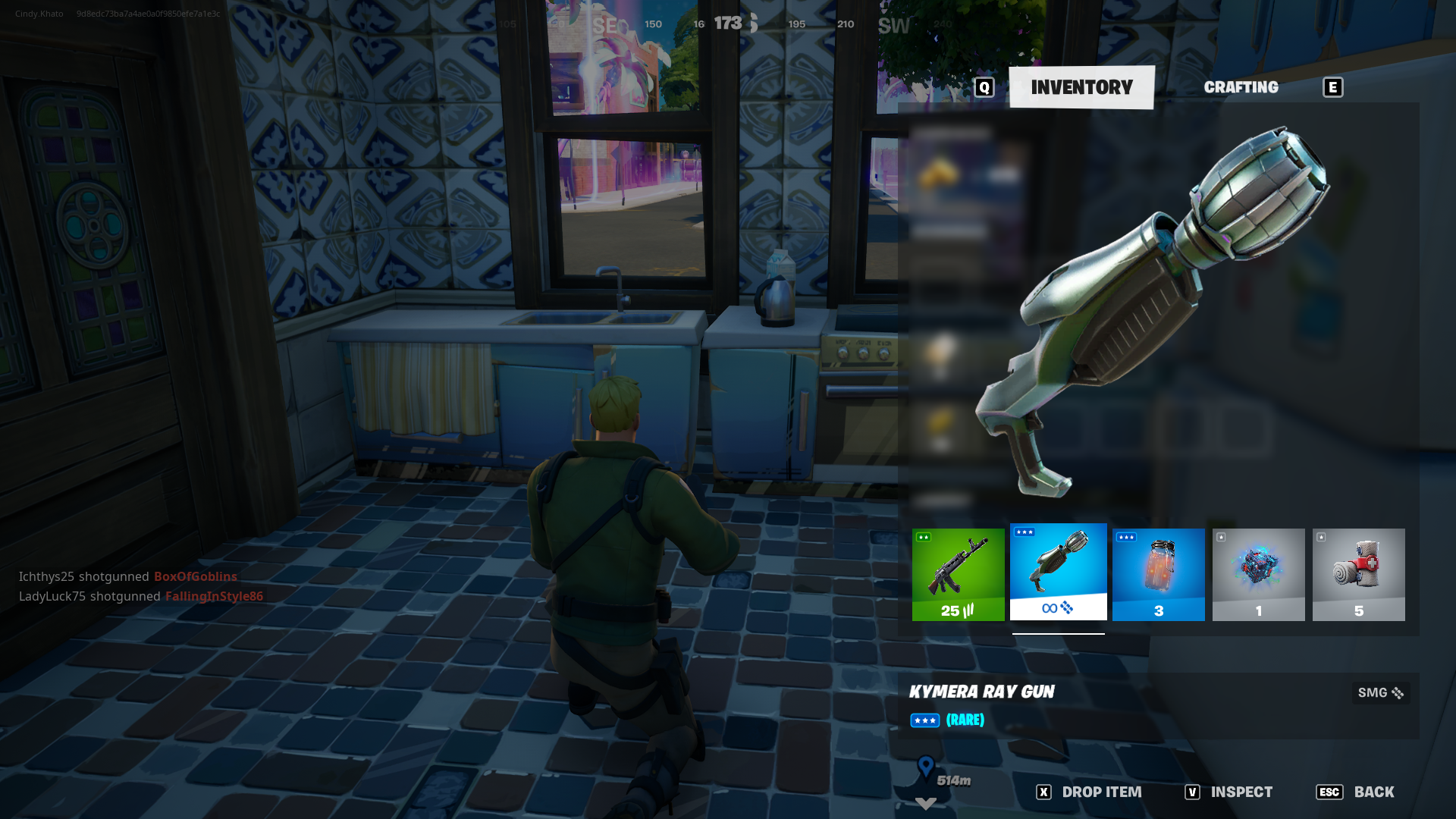1456x819 pixels.
Task: Select the Bandages item slot
Action: [x=1358, y=574]
